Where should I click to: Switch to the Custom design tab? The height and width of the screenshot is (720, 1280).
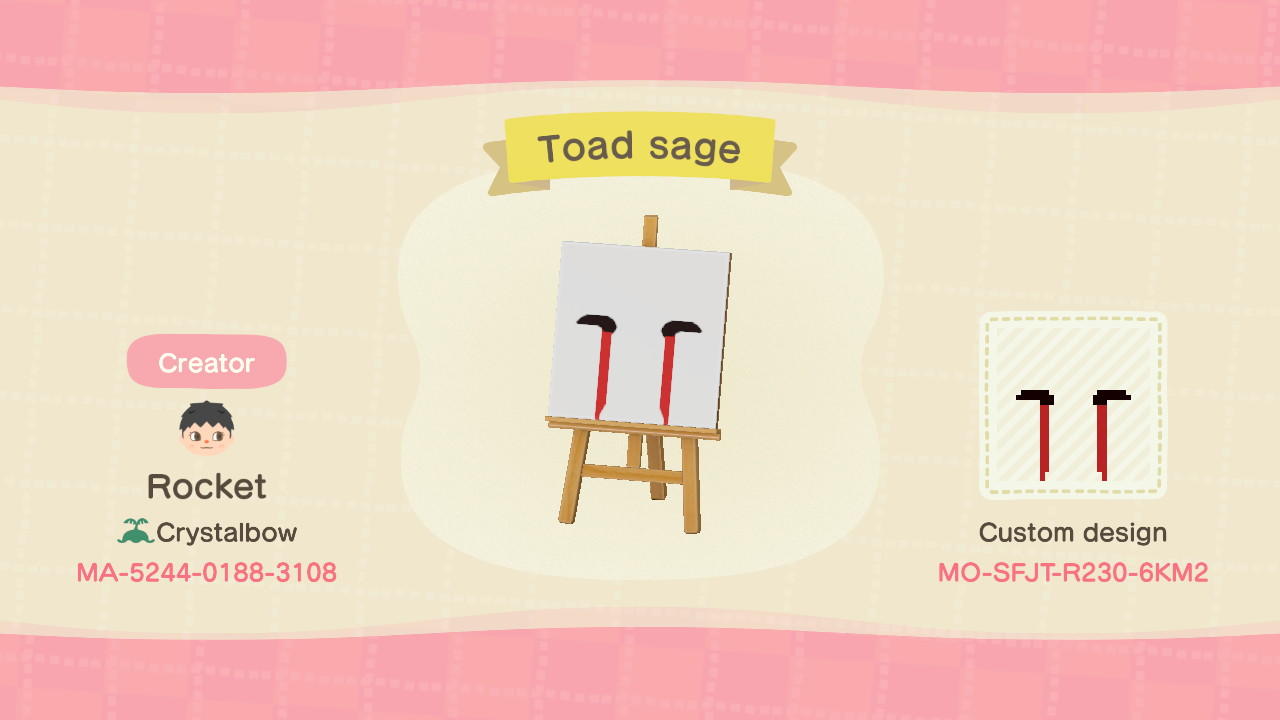click(x=1073, y=532)
